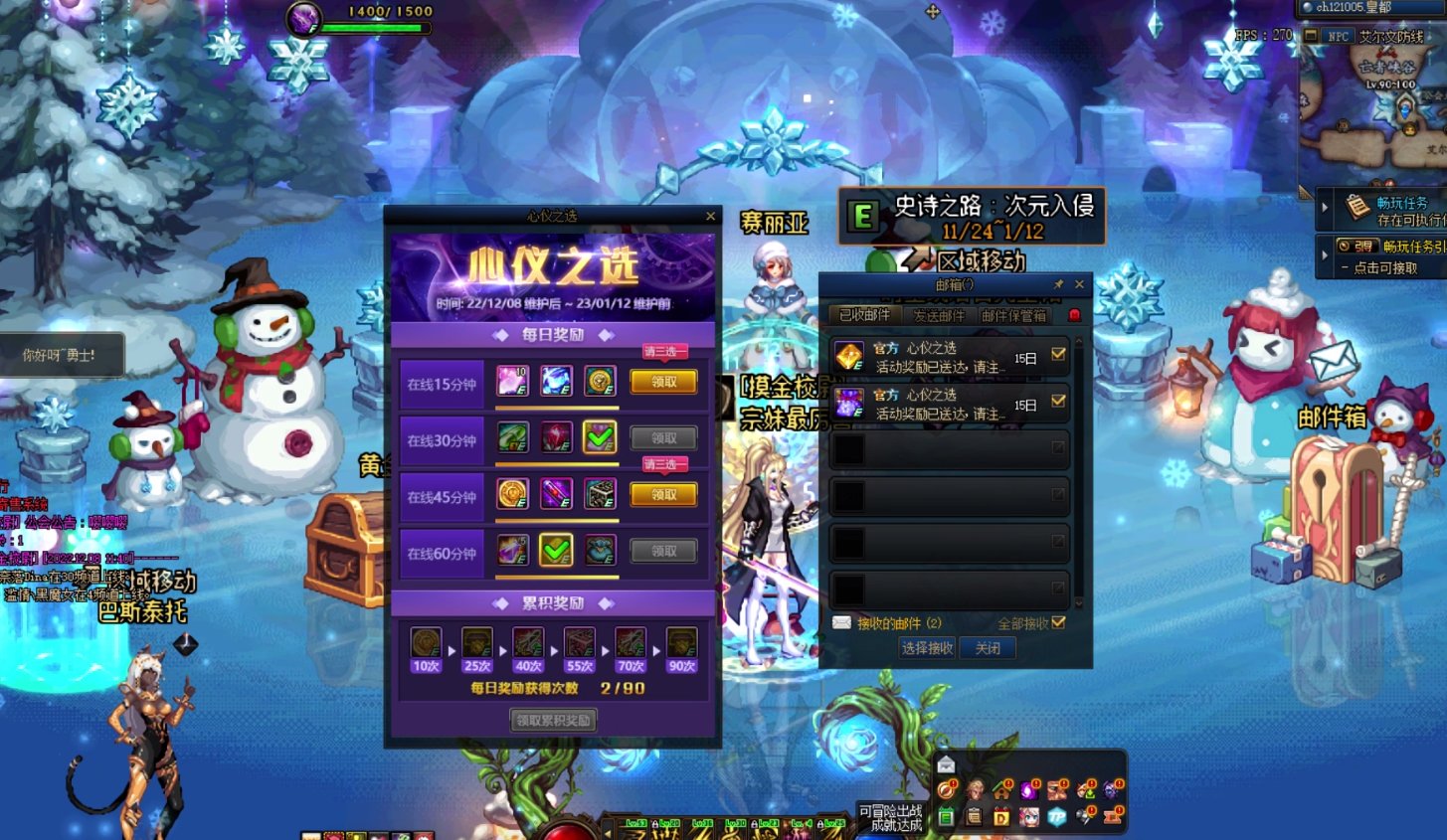Uncheck the first mail's checkbox
This screenshot has height=840, width=1447.
(x=1058, y=354)
